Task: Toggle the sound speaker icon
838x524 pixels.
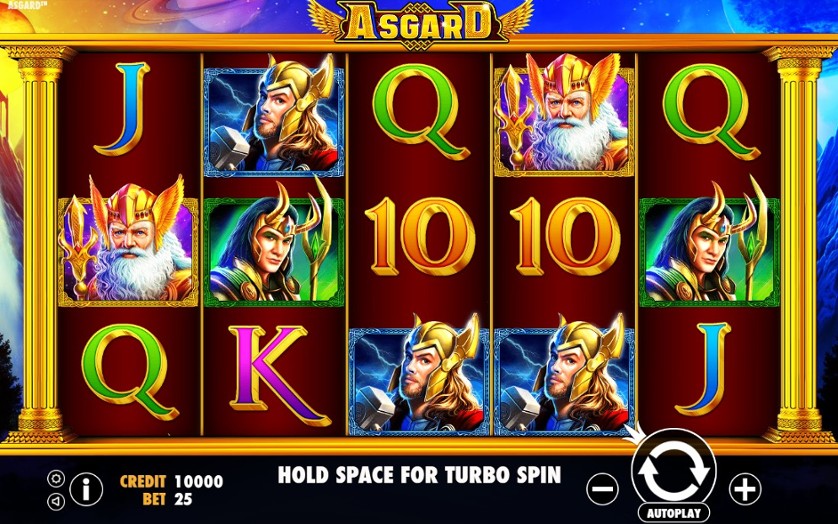Action: (x=56, y=500)
